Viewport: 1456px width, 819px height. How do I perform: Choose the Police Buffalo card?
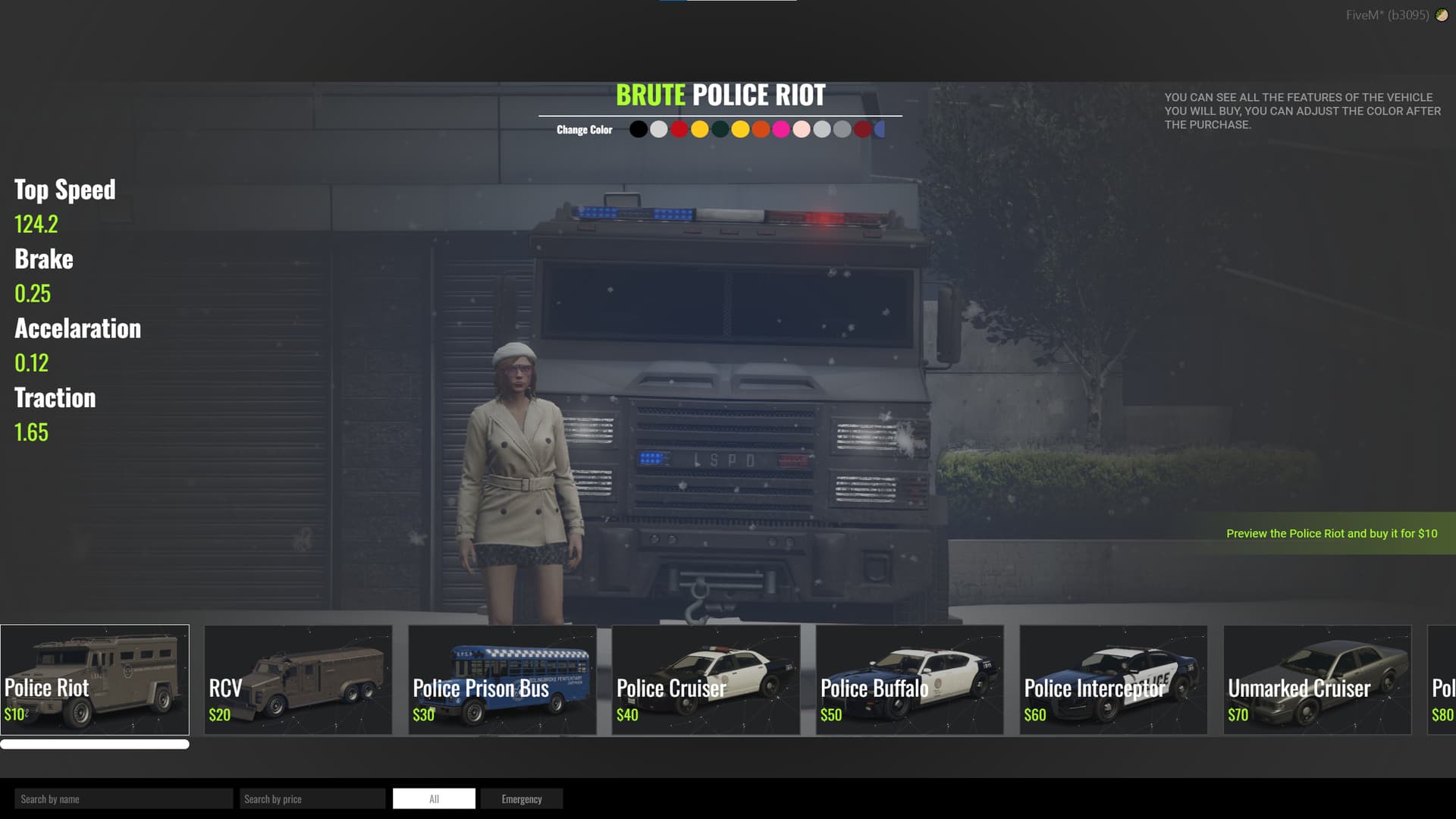click(909, 679)
